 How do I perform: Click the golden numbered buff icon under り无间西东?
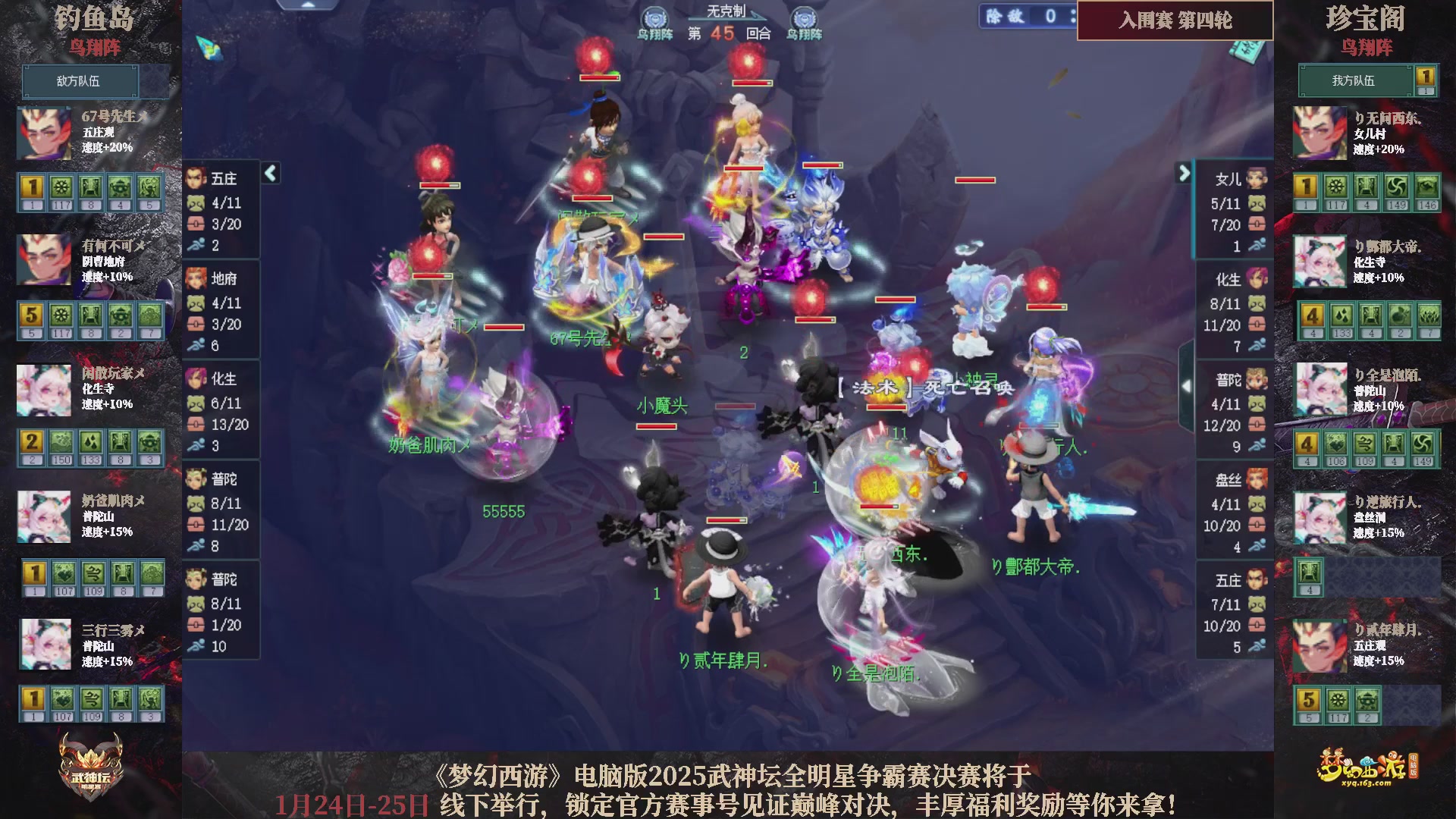point(1304,184)
